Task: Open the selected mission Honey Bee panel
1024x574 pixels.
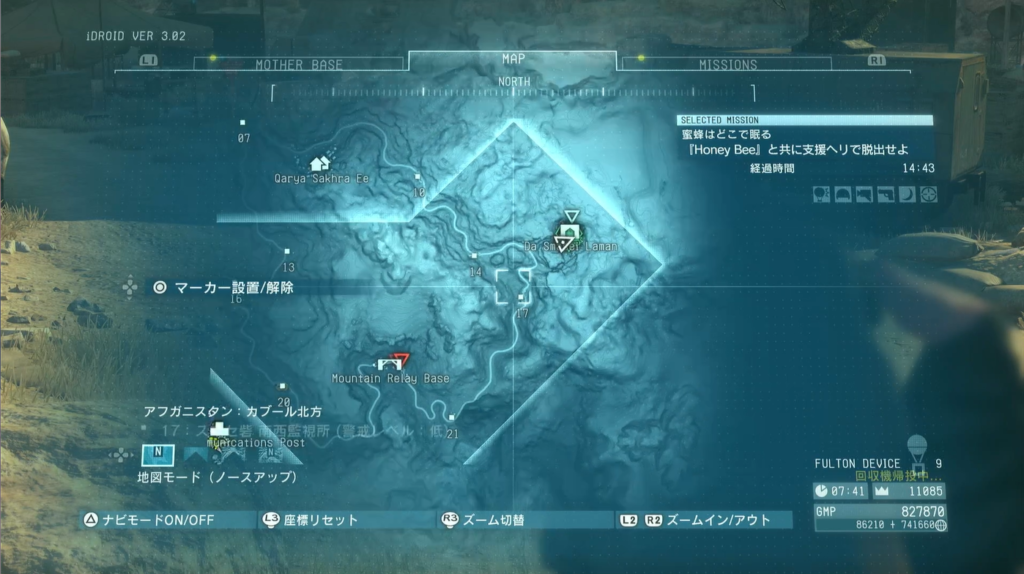Action: 805,140
